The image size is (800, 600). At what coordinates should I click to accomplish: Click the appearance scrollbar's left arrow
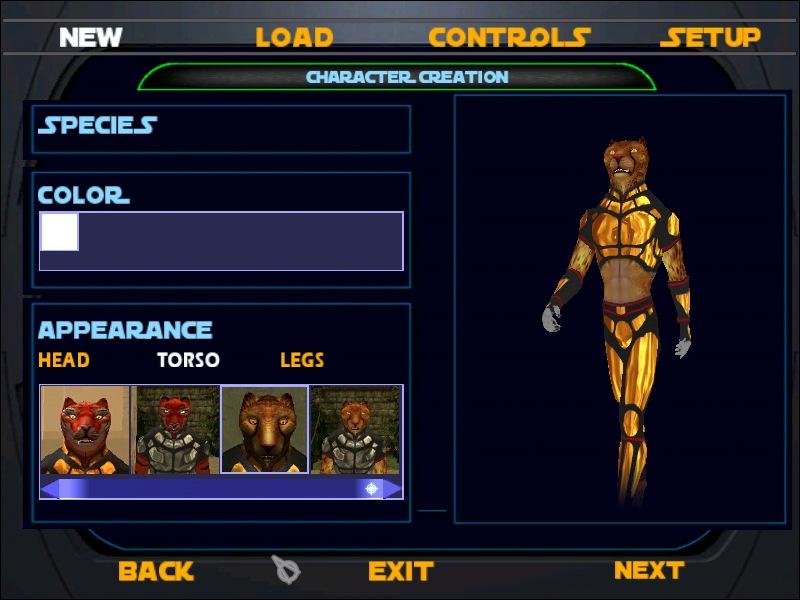click(x=50, y=489)
